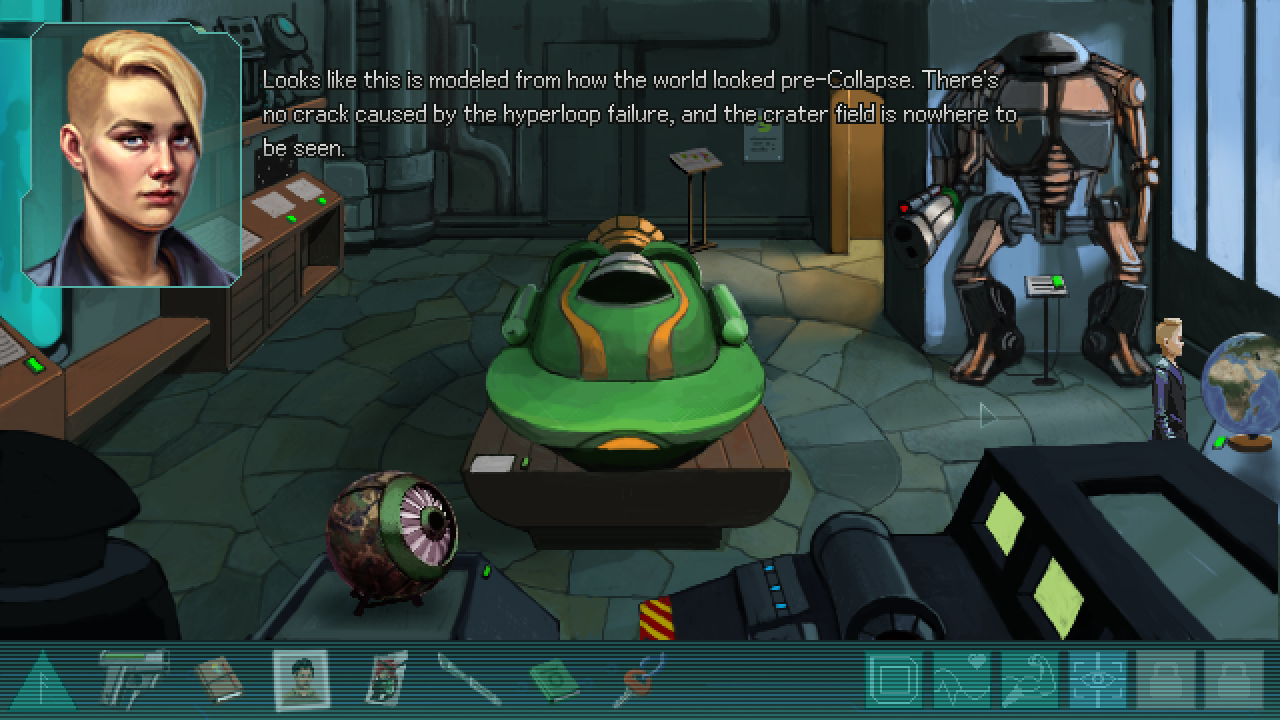
Task: Pick the green book inventory item
Action: tap(553, 682)
